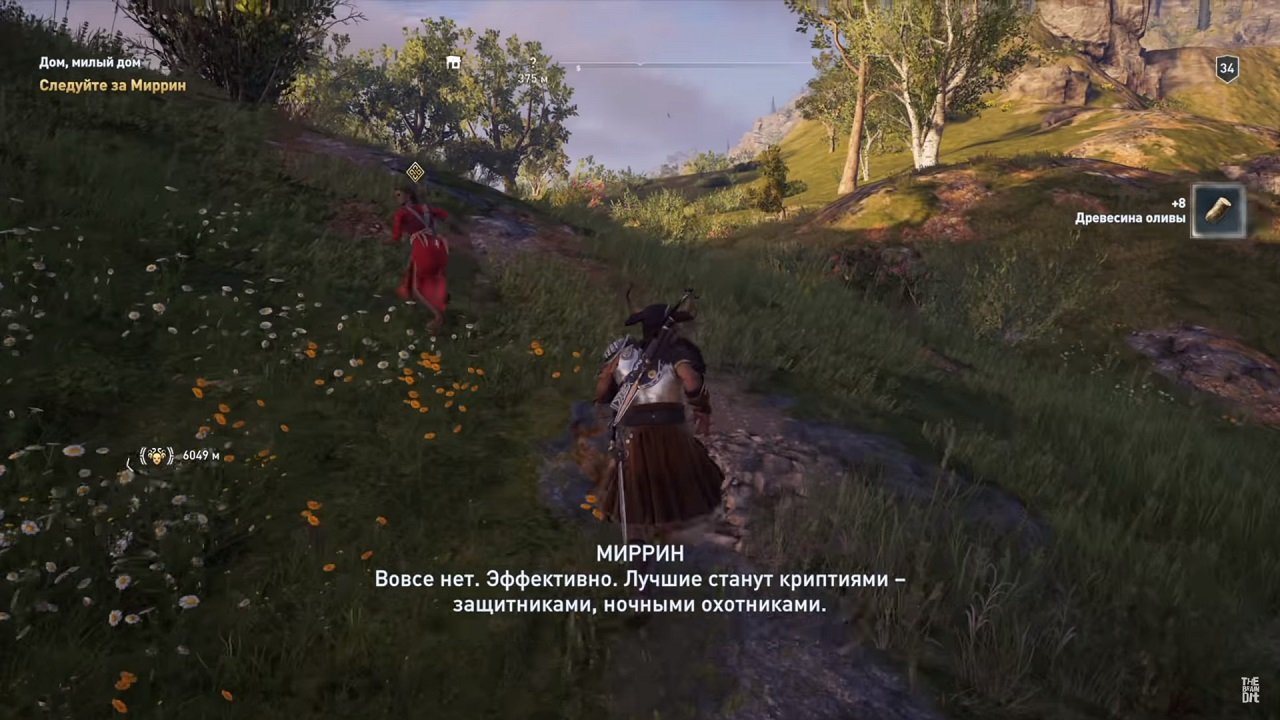Viewport: 1280px width, 720px height.
Task: Click the gold quest diamond above Myrrine
Action: click(x=415, y=171)
